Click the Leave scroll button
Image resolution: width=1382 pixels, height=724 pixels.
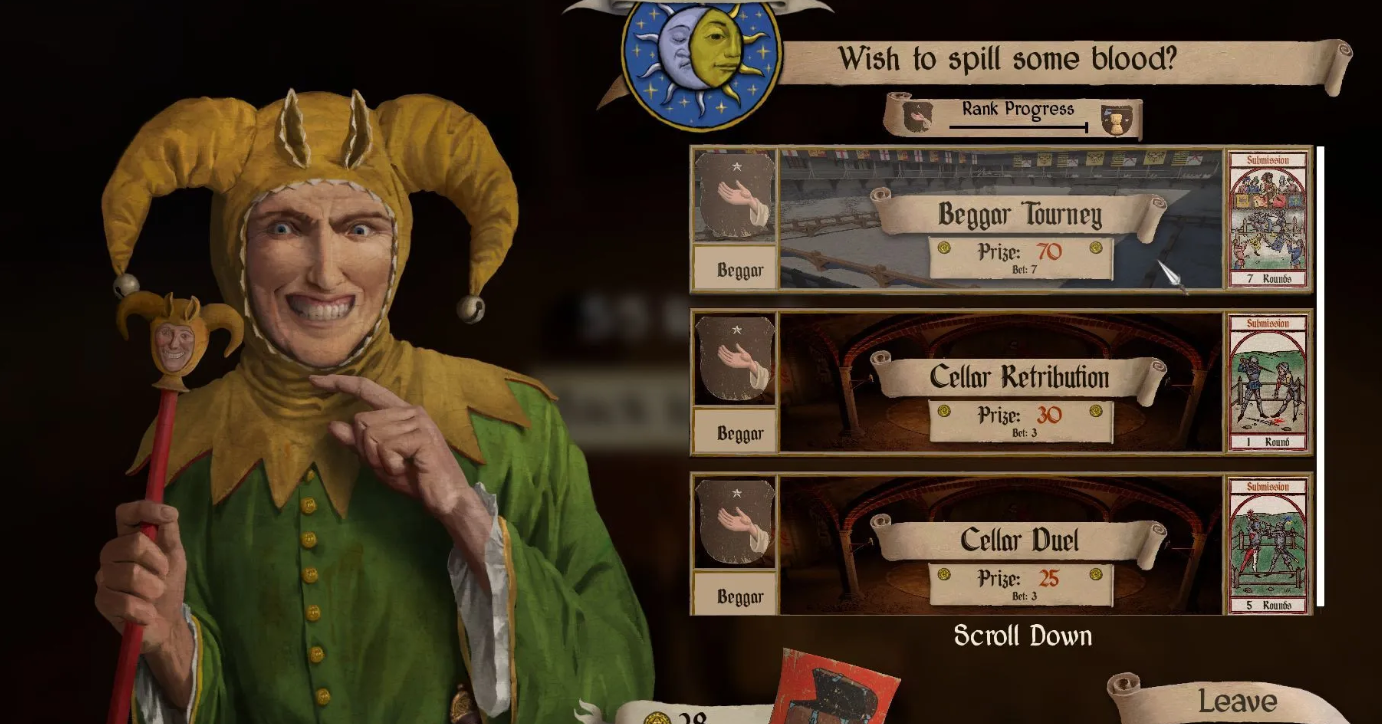pos(1236,701)
